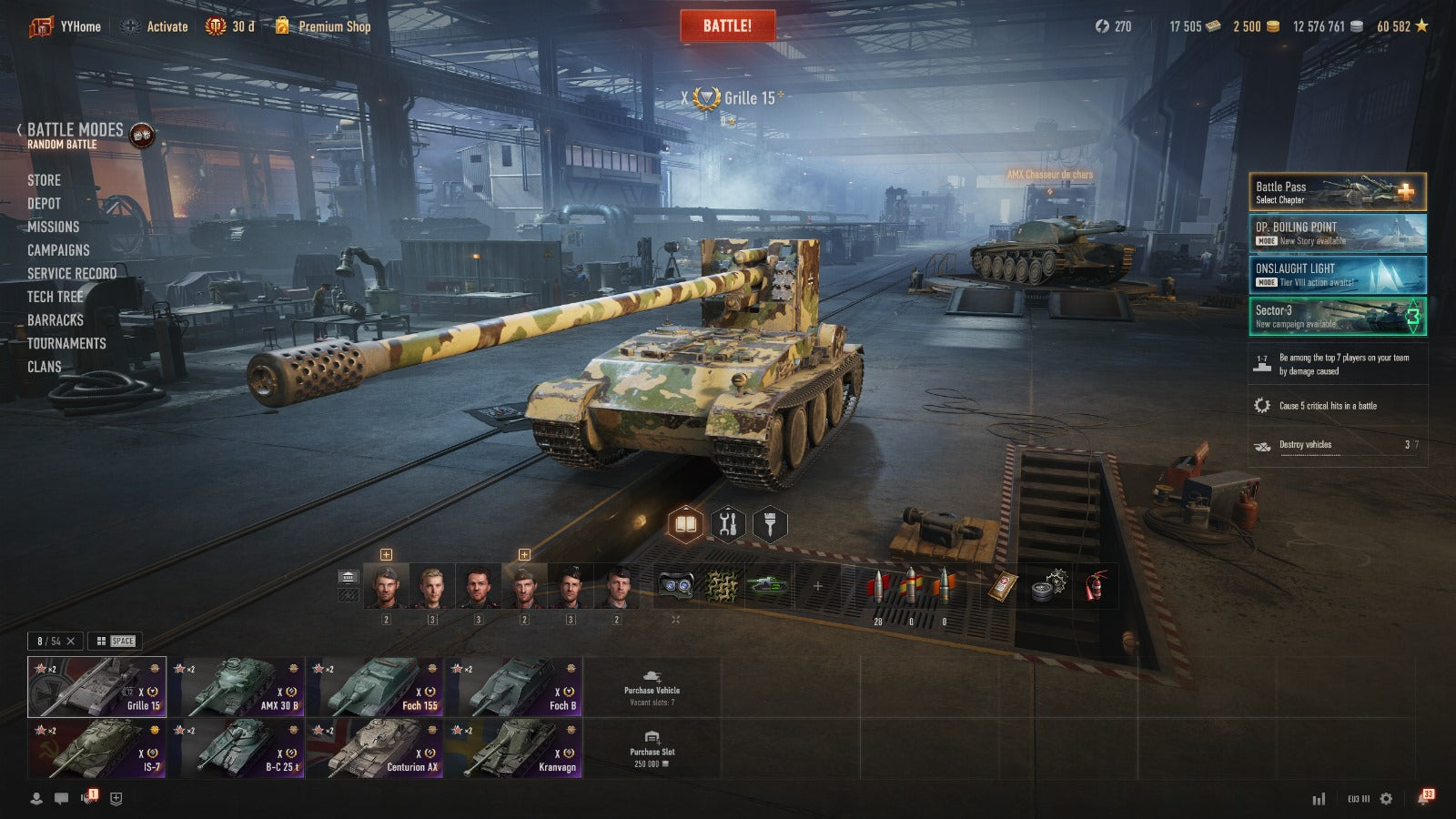Open the wrench-and-screwdriver maintenance icon

(727, 525)
